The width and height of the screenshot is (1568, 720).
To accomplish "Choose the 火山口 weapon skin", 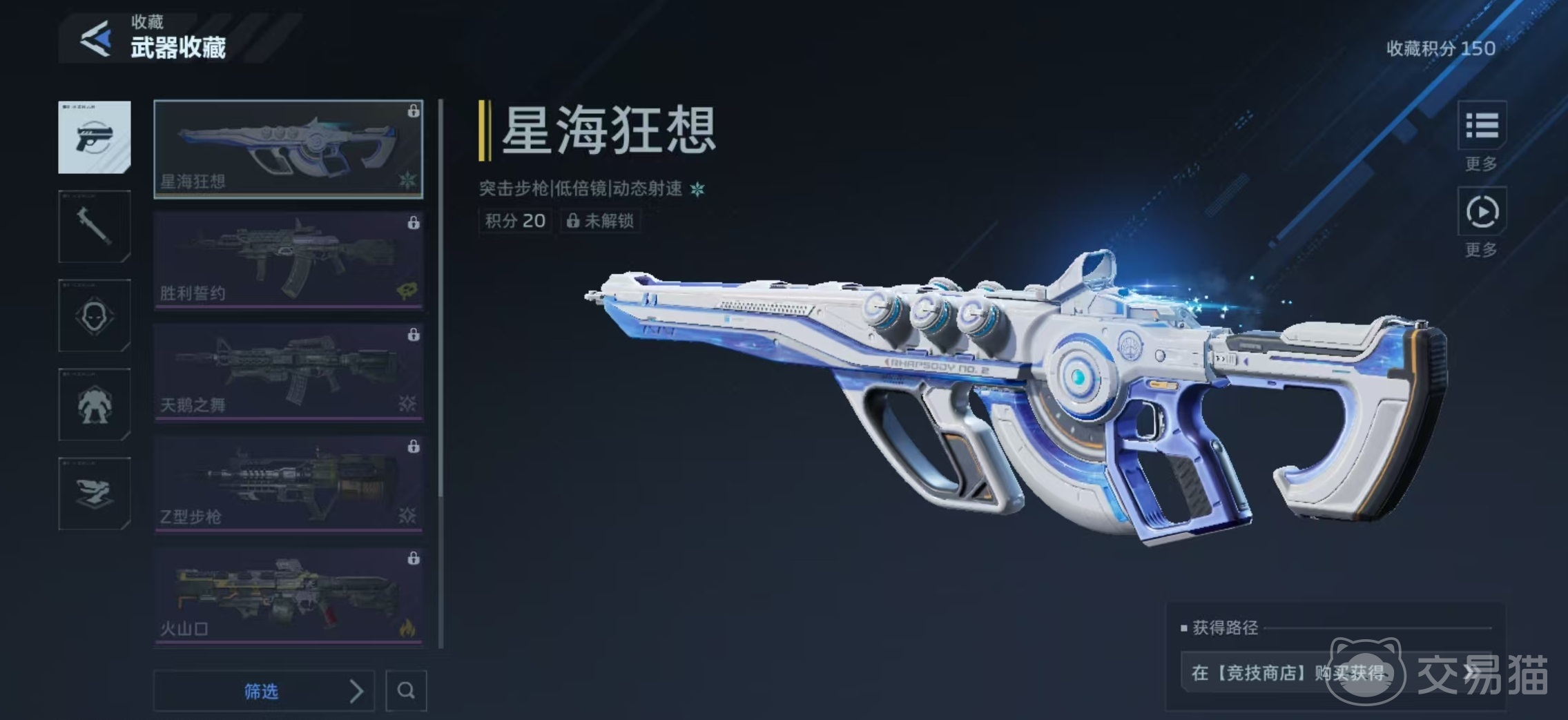I will pos(288,596).
